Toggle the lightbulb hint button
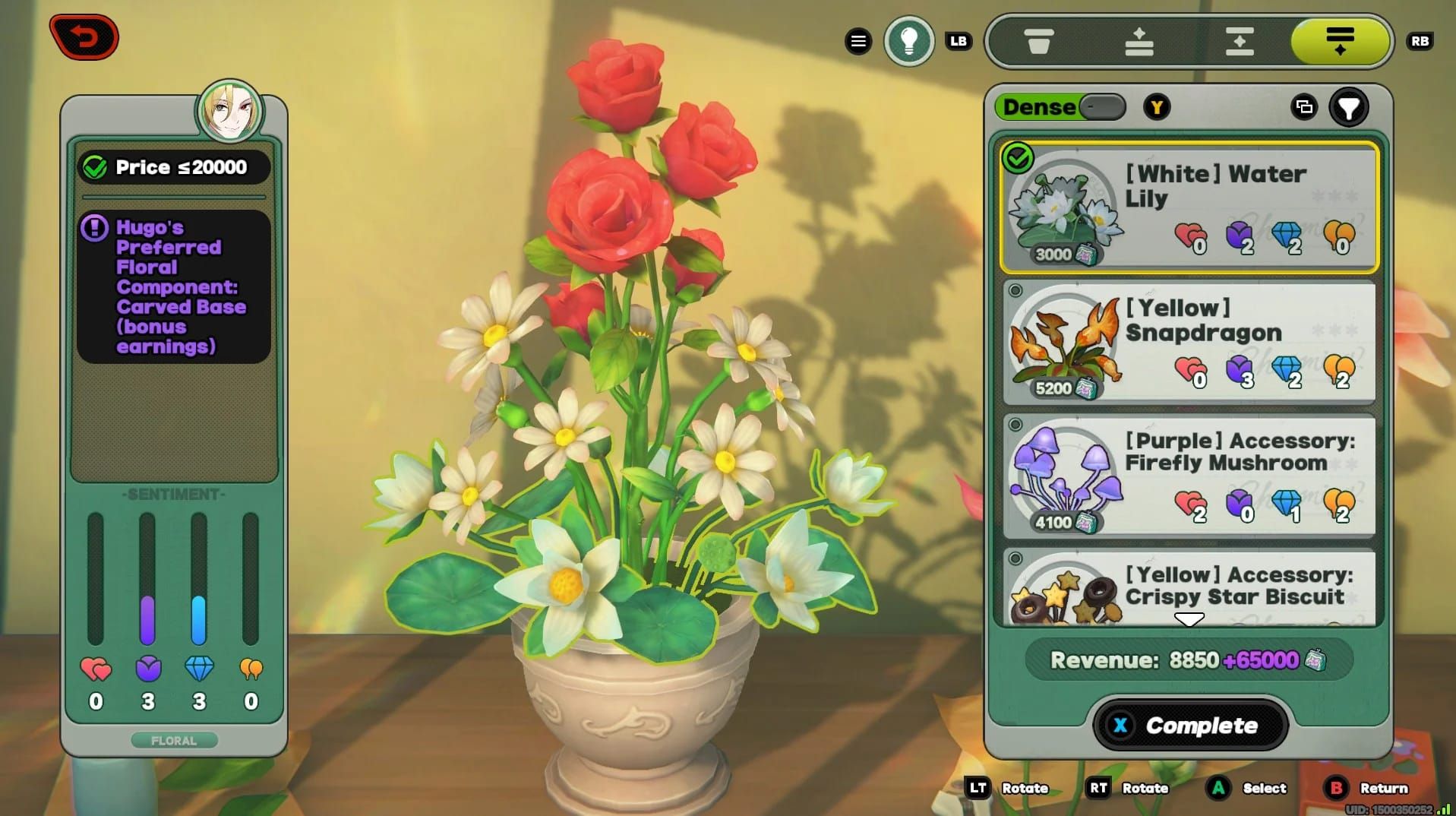This screenshot has width=1456, height=816. click(x=908, y=41)
